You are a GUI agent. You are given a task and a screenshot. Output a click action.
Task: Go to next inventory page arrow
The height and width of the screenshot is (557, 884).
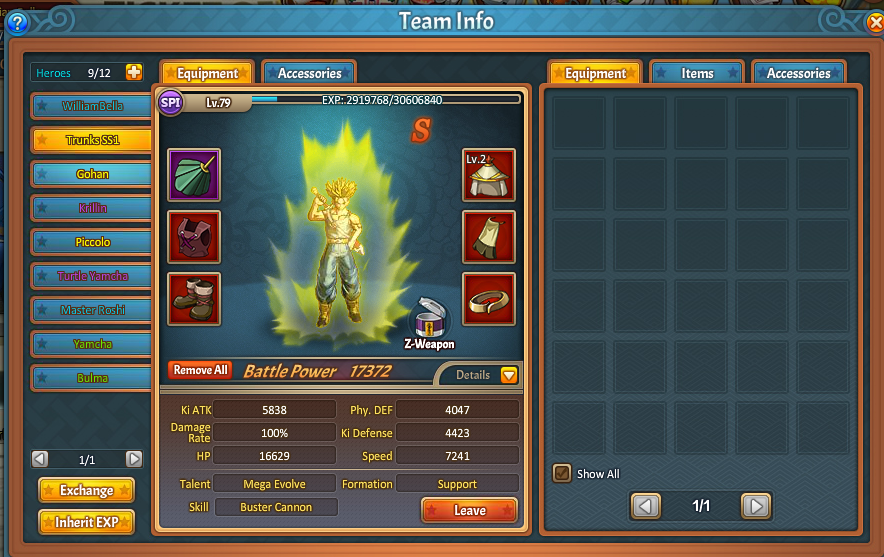pyautogui.click(x=757, y=506)
